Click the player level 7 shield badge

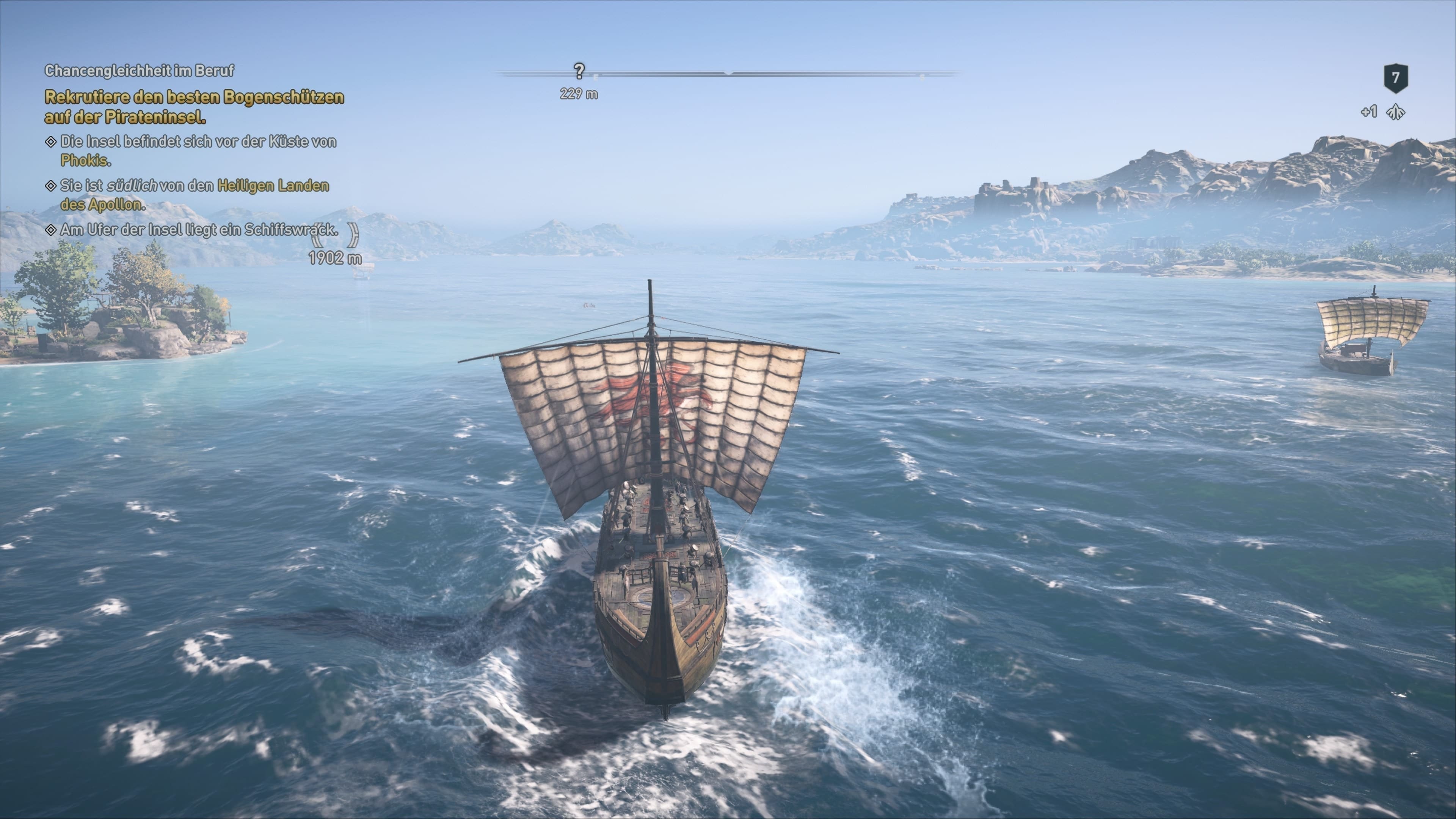tap(1395, 78)
